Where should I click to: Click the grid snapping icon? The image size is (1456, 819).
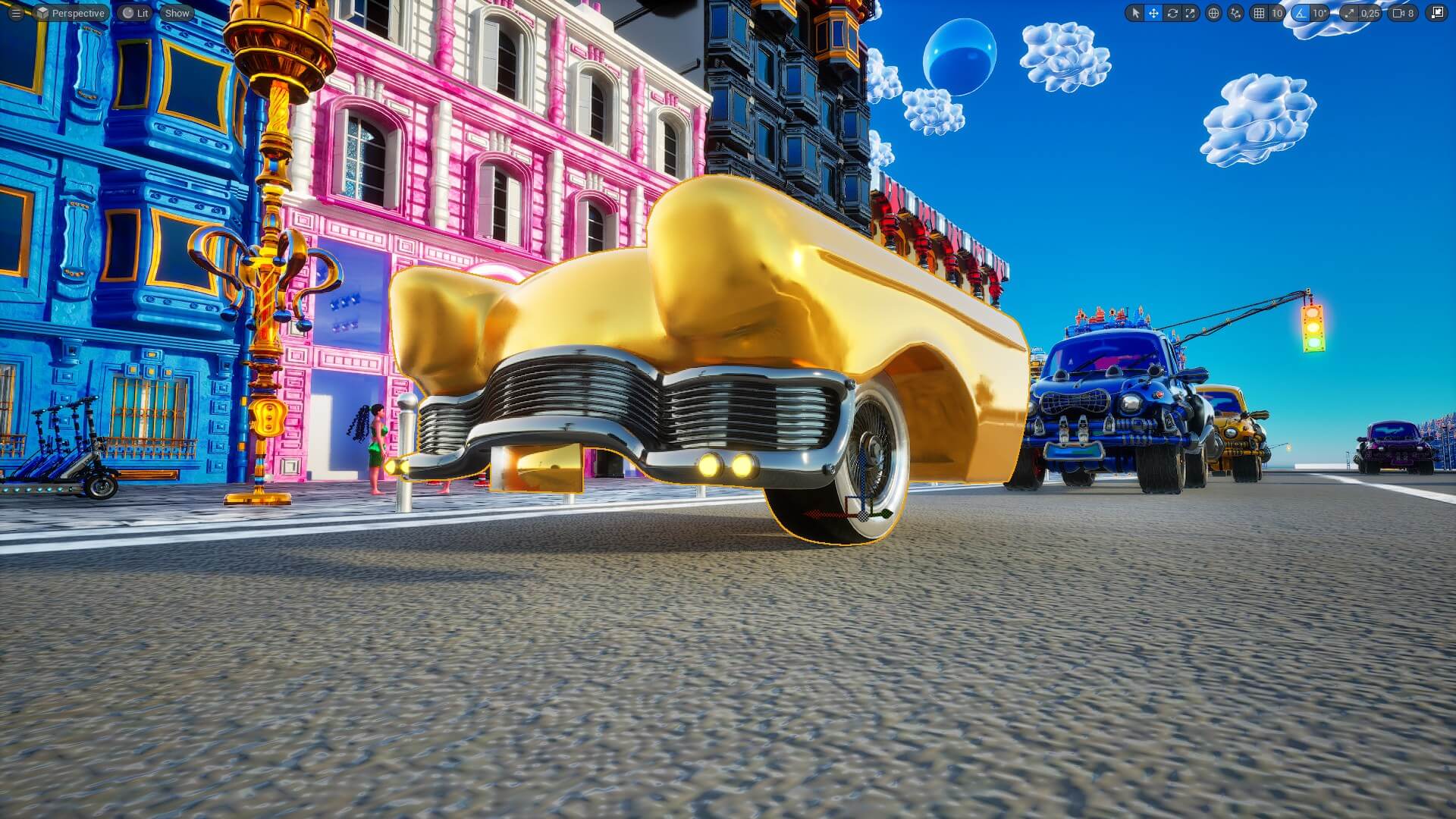tap(1260, 14)
